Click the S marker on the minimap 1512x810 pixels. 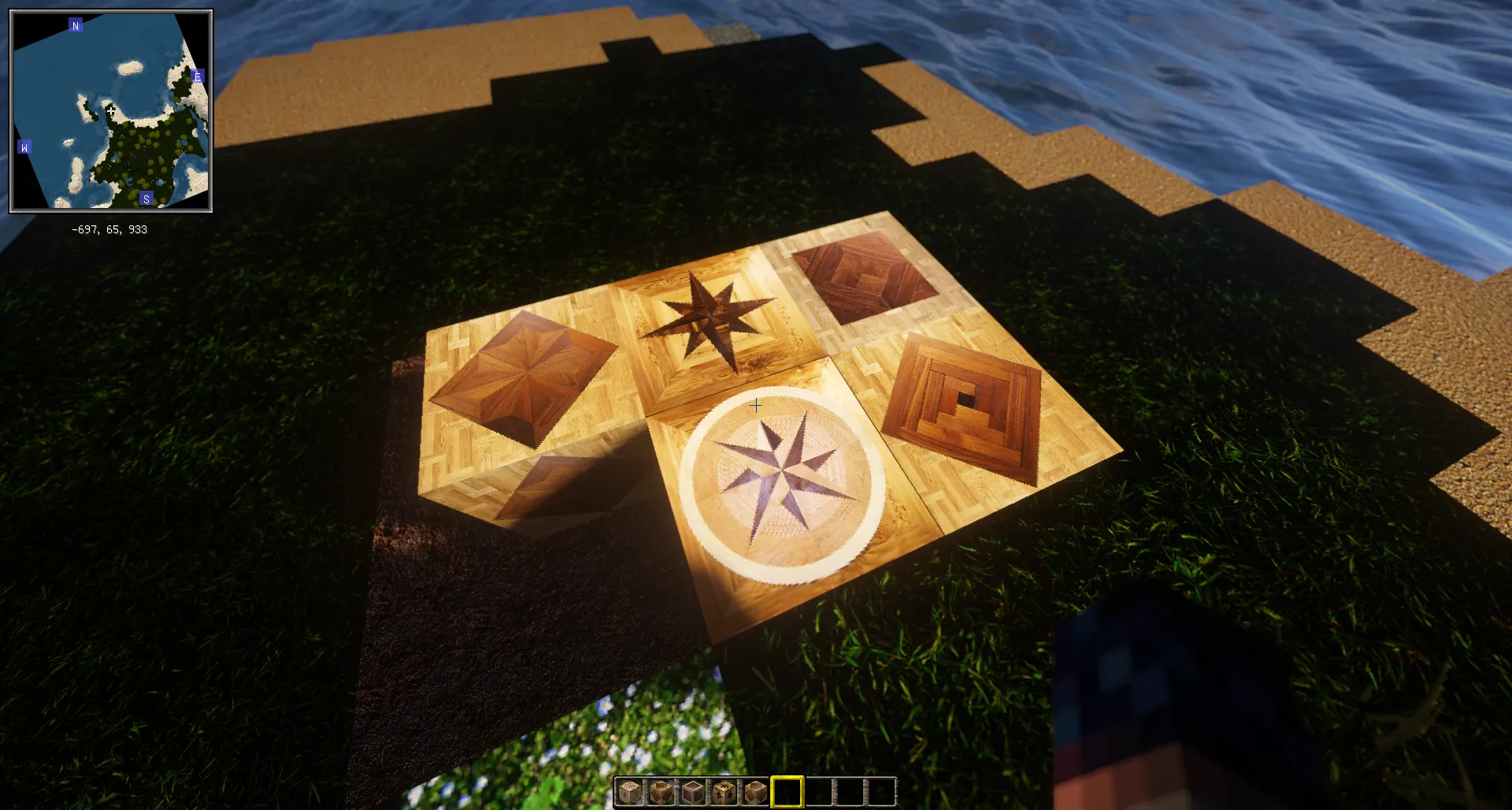[145, 199]
